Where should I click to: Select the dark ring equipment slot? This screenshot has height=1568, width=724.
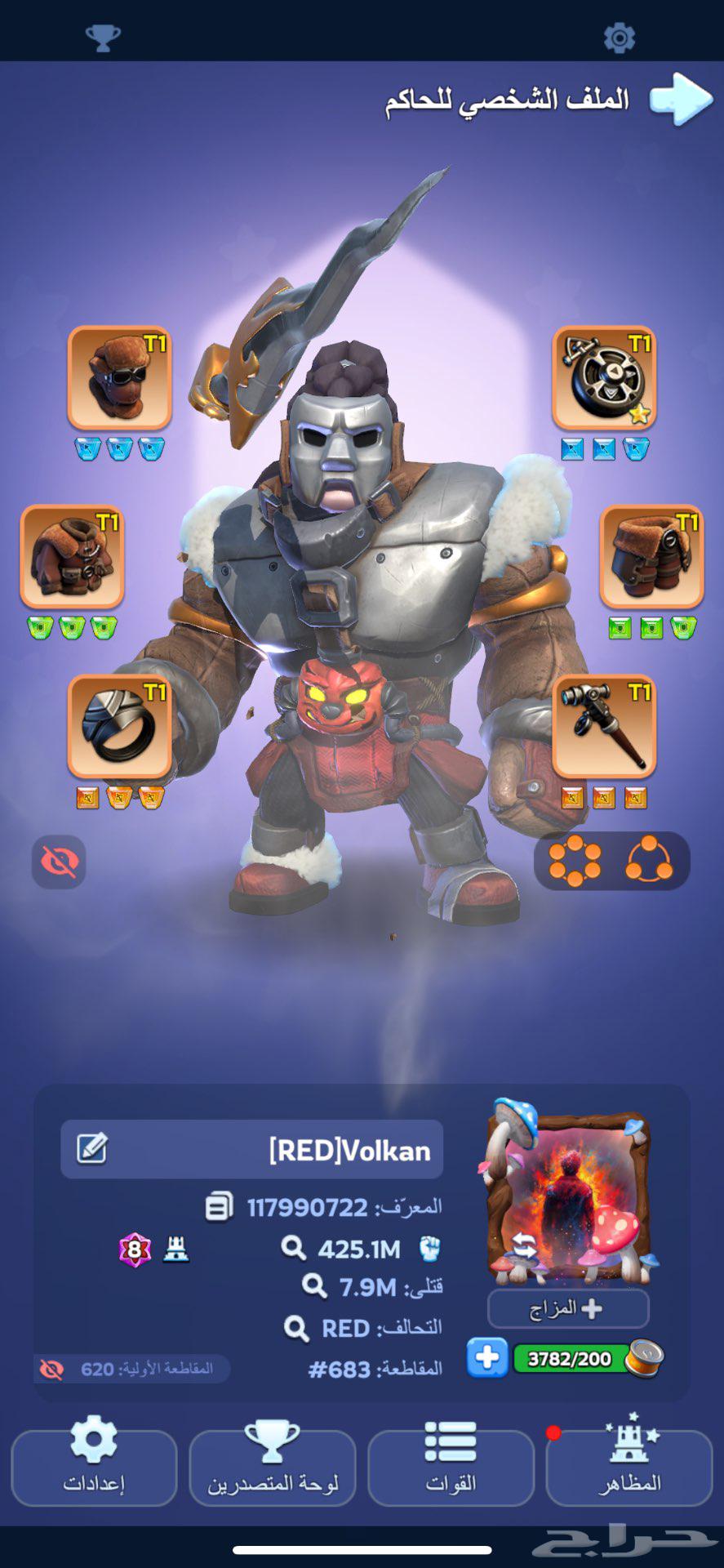(119, 726)
